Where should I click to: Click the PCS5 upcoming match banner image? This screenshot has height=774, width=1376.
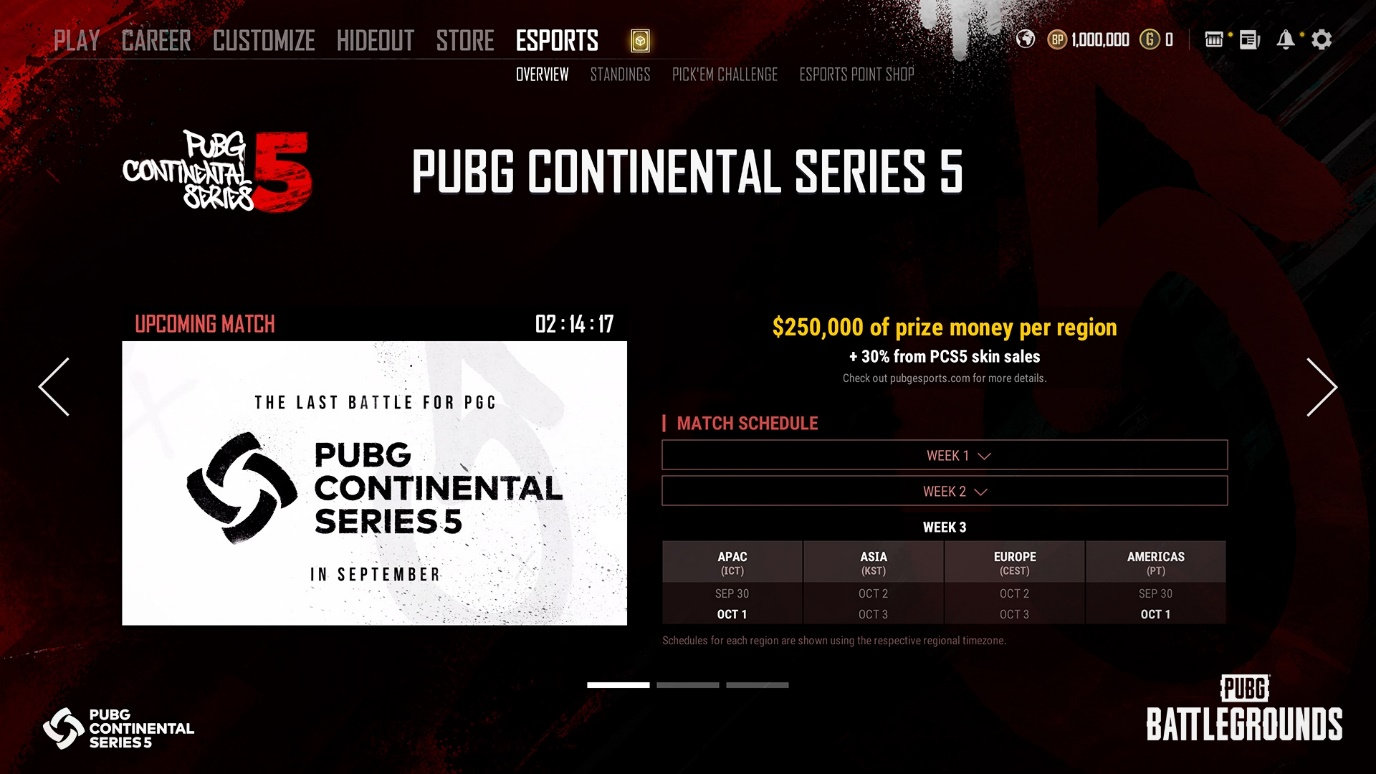point(374,484)
